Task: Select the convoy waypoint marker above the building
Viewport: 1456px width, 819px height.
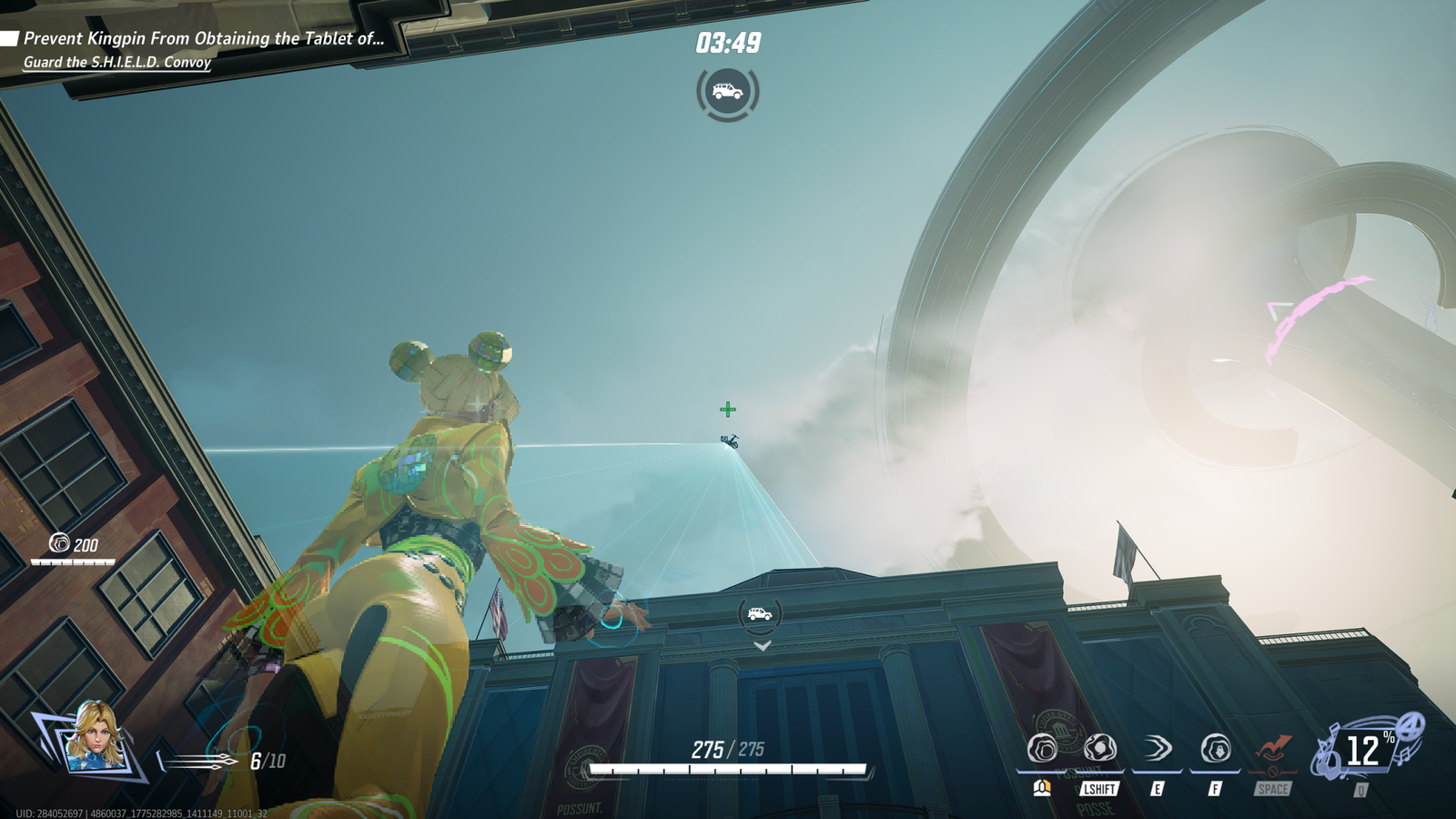Action: (760, 614)
